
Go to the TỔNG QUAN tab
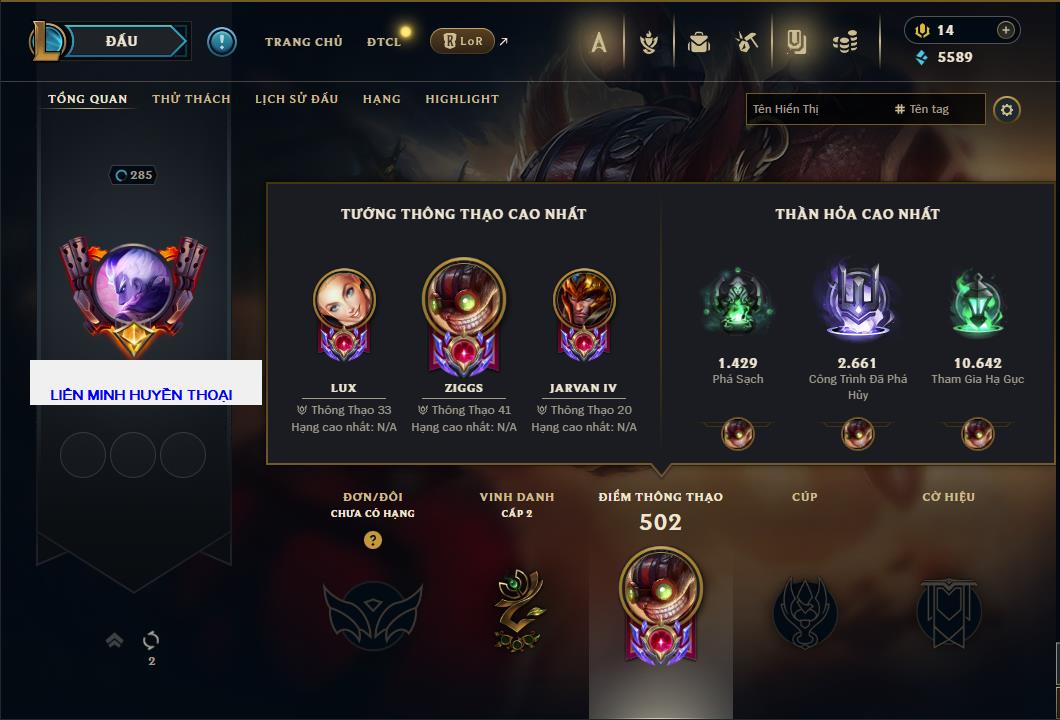[x=88, y=99]
